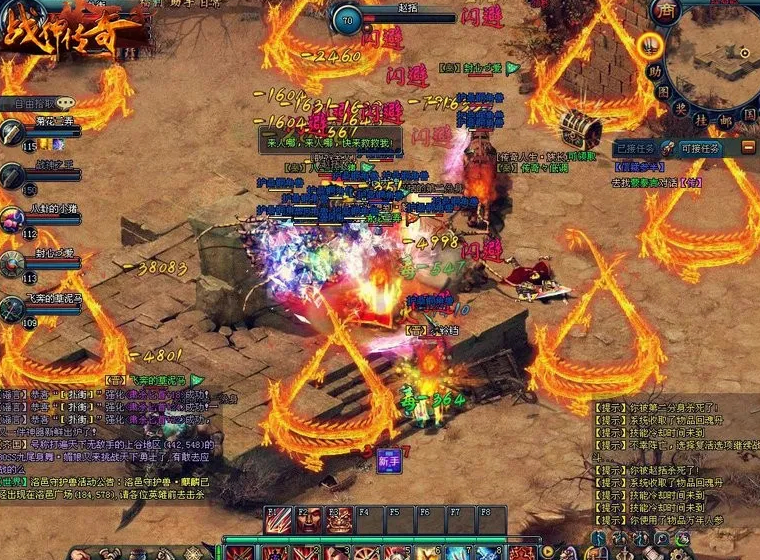
Task: Collapse the quest tracker with minus button
Action: point(748,147)
